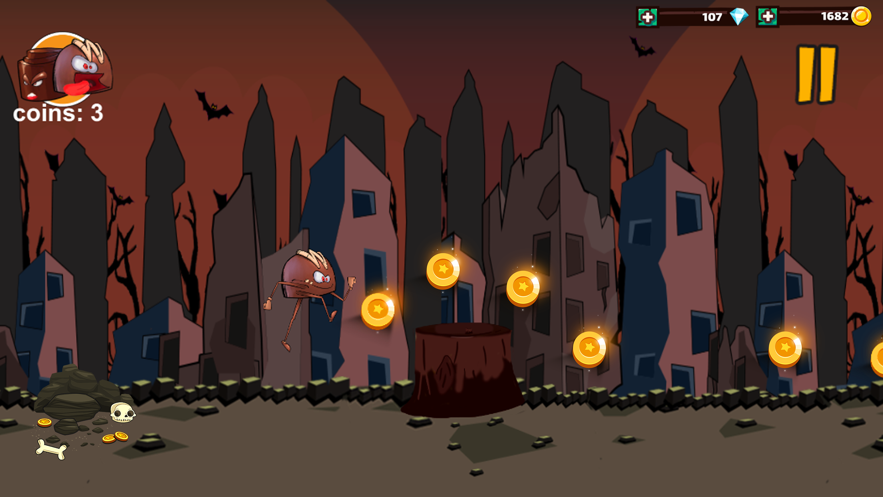Tap the character portrait avatar

tap(65, 68)
